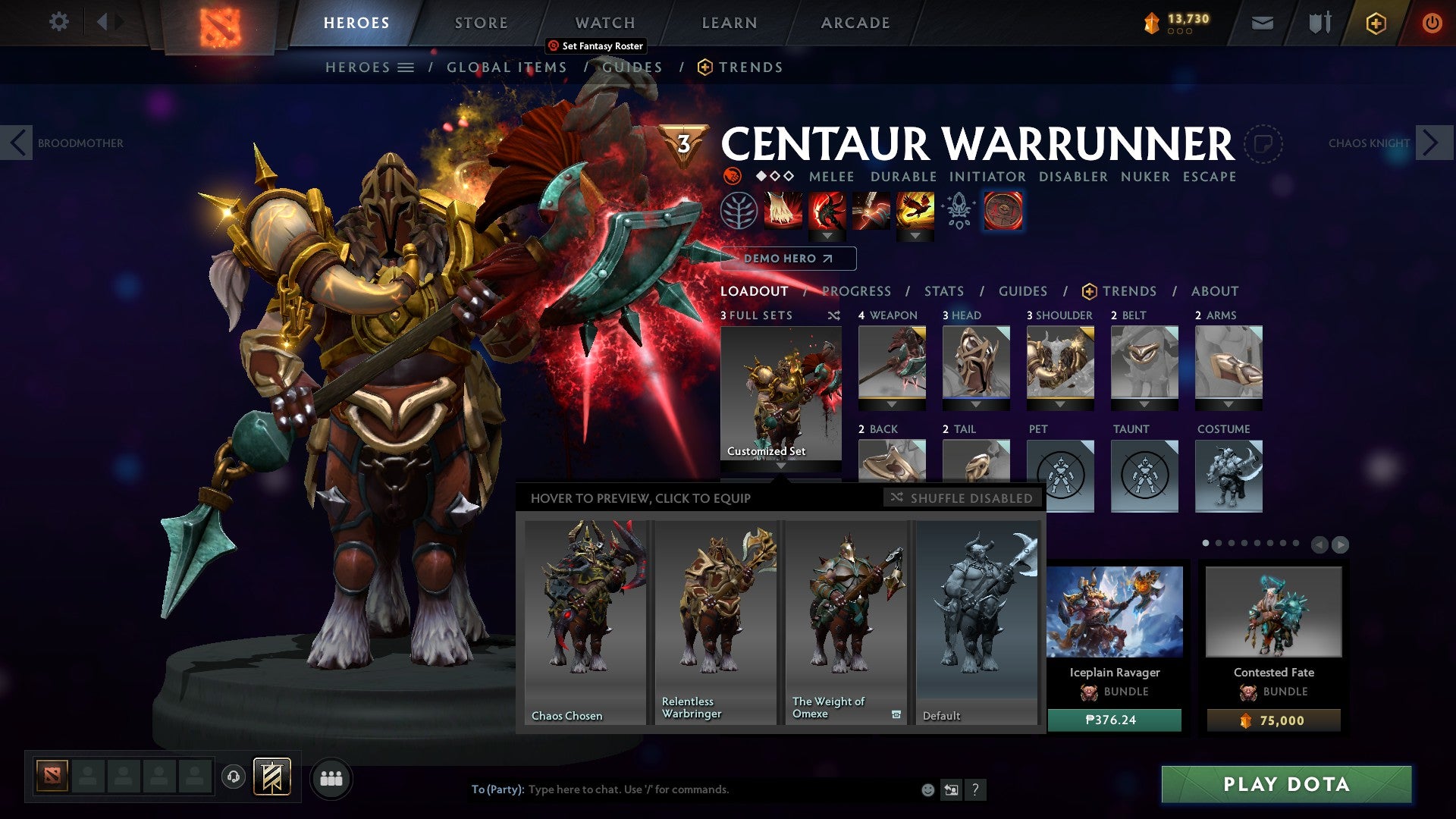The height and width of the screenshot is (819, 1456).
Task: Open the STATS tab in hero loadout
Action: (x=943, y=290)
